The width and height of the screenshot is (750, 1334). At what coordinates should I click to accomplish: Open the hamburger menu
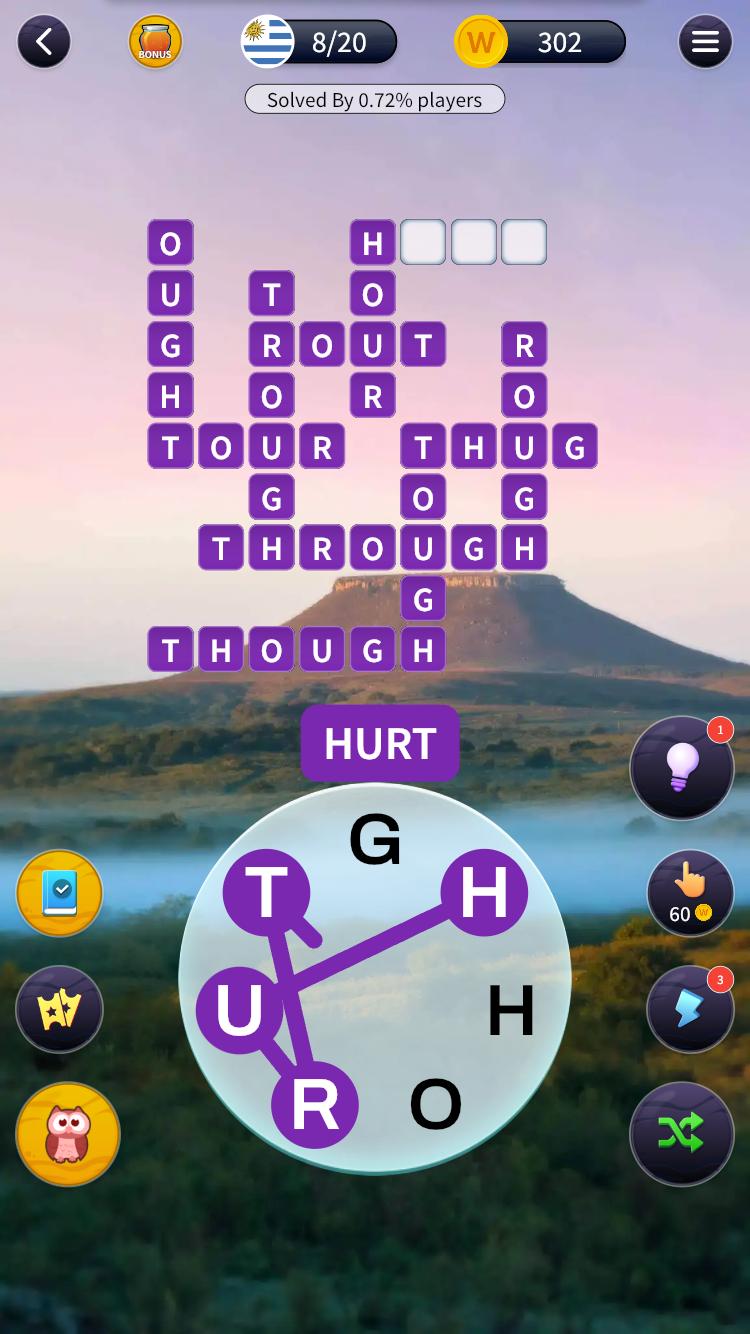pos(705,42)
